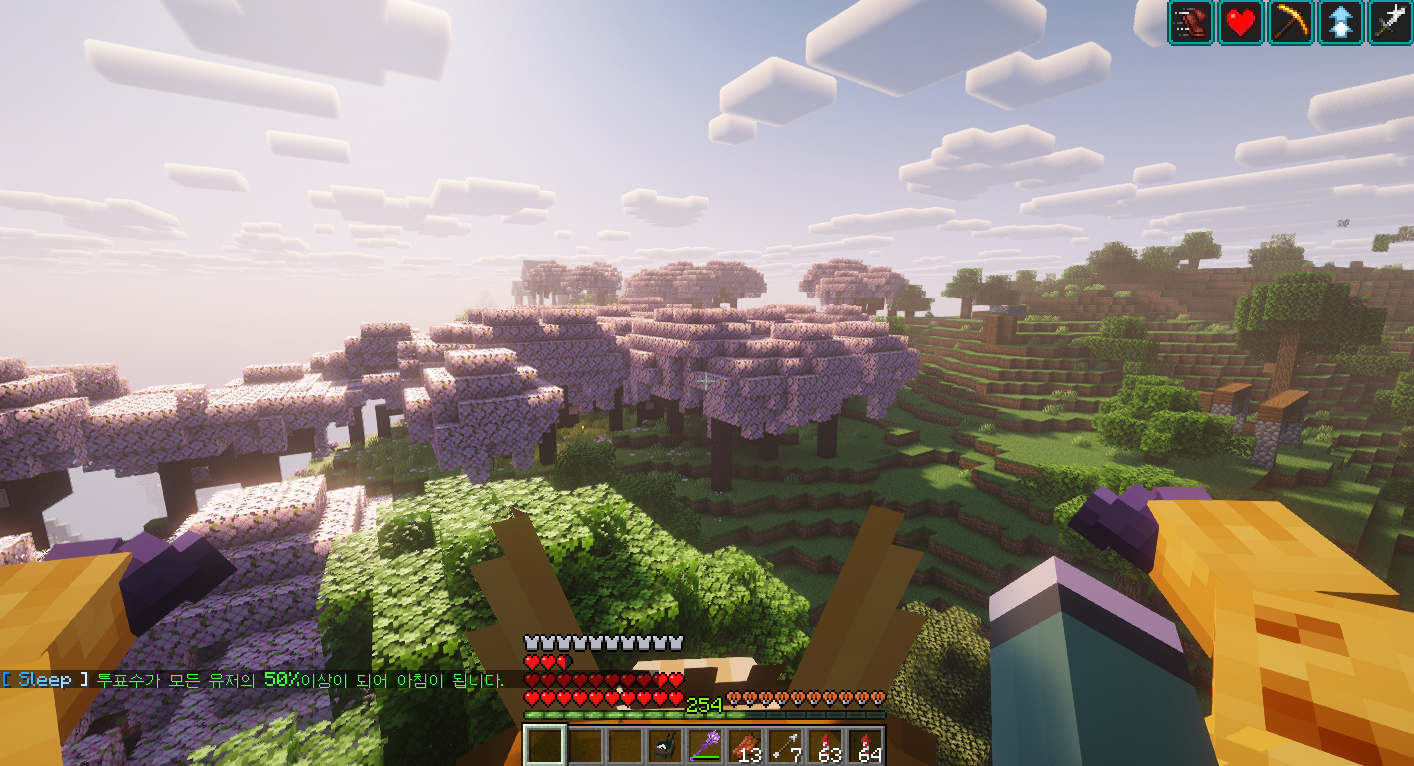Select the arrow stack of 7
The width and height of the screenshot is (1414, 766).
tap(786, 746)
